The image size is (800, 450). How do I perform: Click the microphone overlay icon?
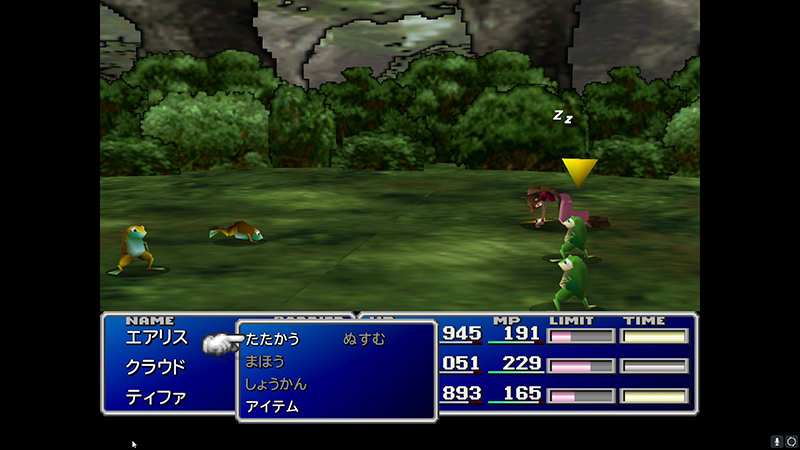pyautogui.click(x=777, y=441)
